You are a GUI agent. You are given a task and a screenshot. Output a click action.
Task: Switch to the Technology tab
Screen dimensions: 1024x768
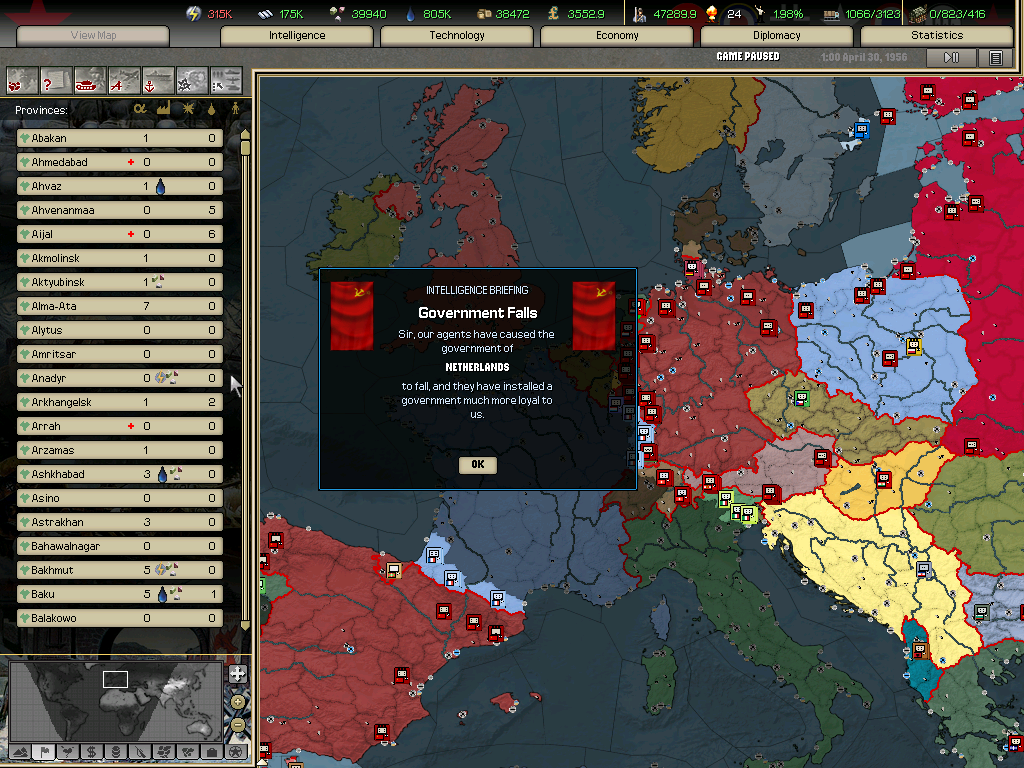457,36
